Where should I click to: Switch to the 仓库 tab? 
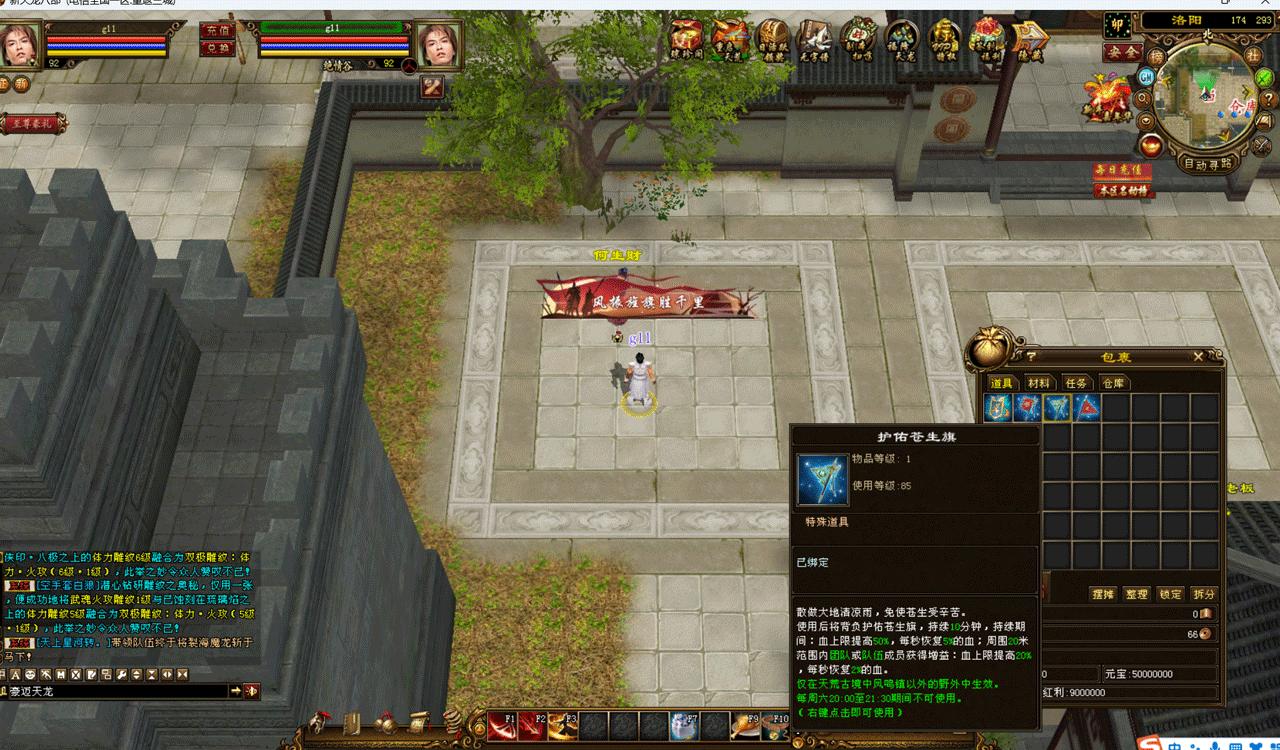pos(1112,383)
